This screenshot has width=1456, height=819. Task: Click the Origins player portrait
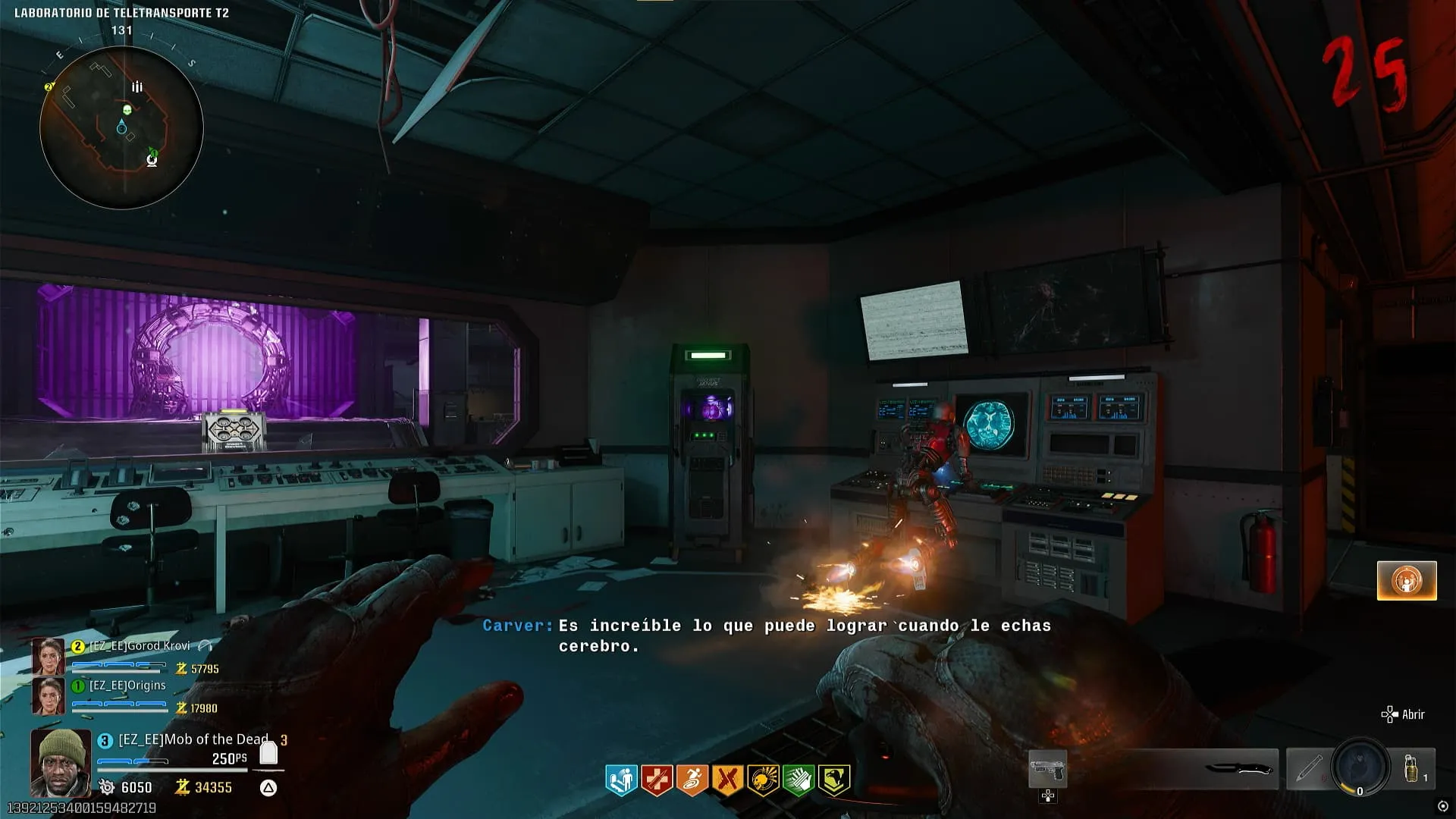[x=48, y=695]
